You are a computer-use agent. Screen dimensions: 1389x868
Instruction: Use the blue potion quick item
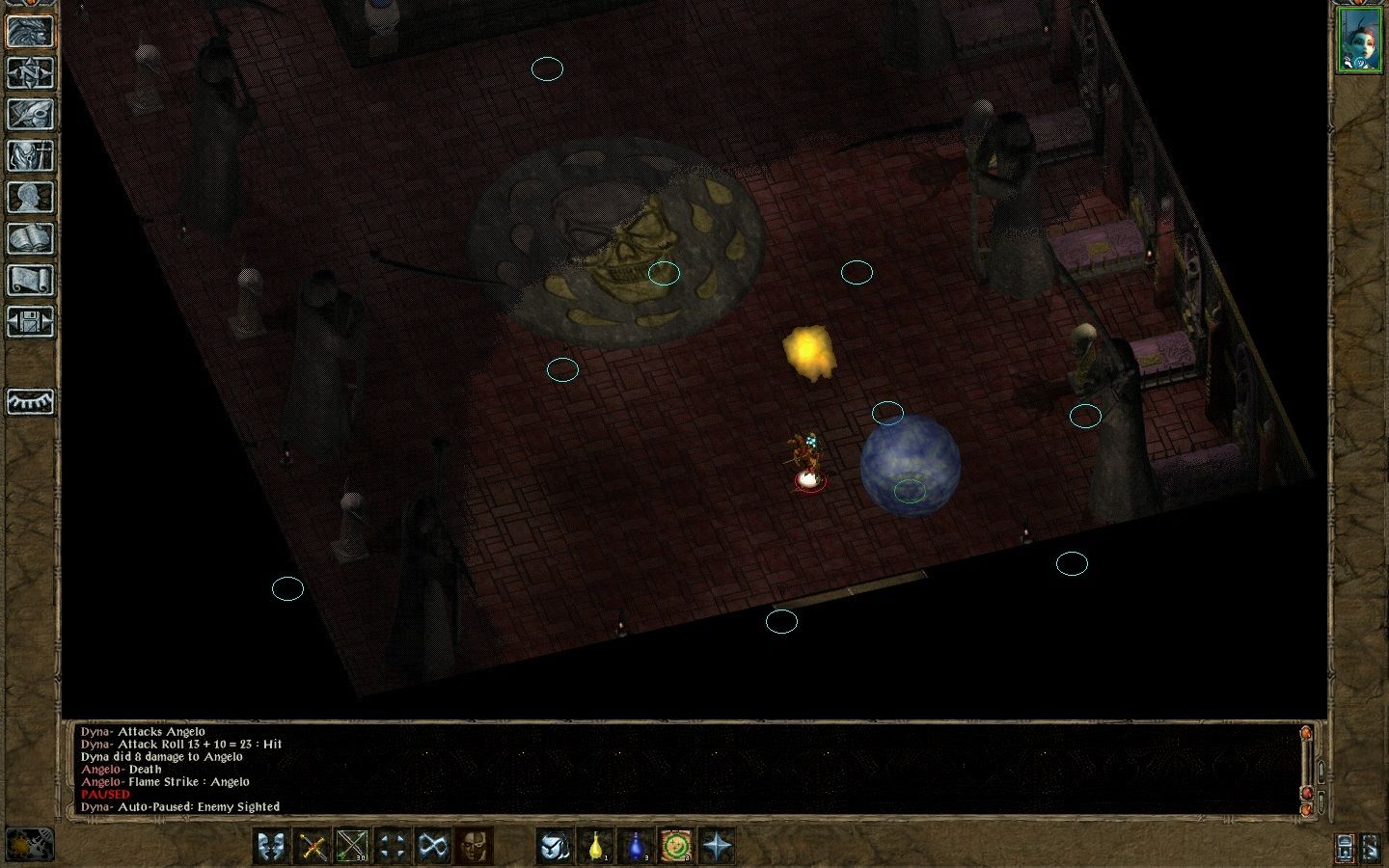638,847
